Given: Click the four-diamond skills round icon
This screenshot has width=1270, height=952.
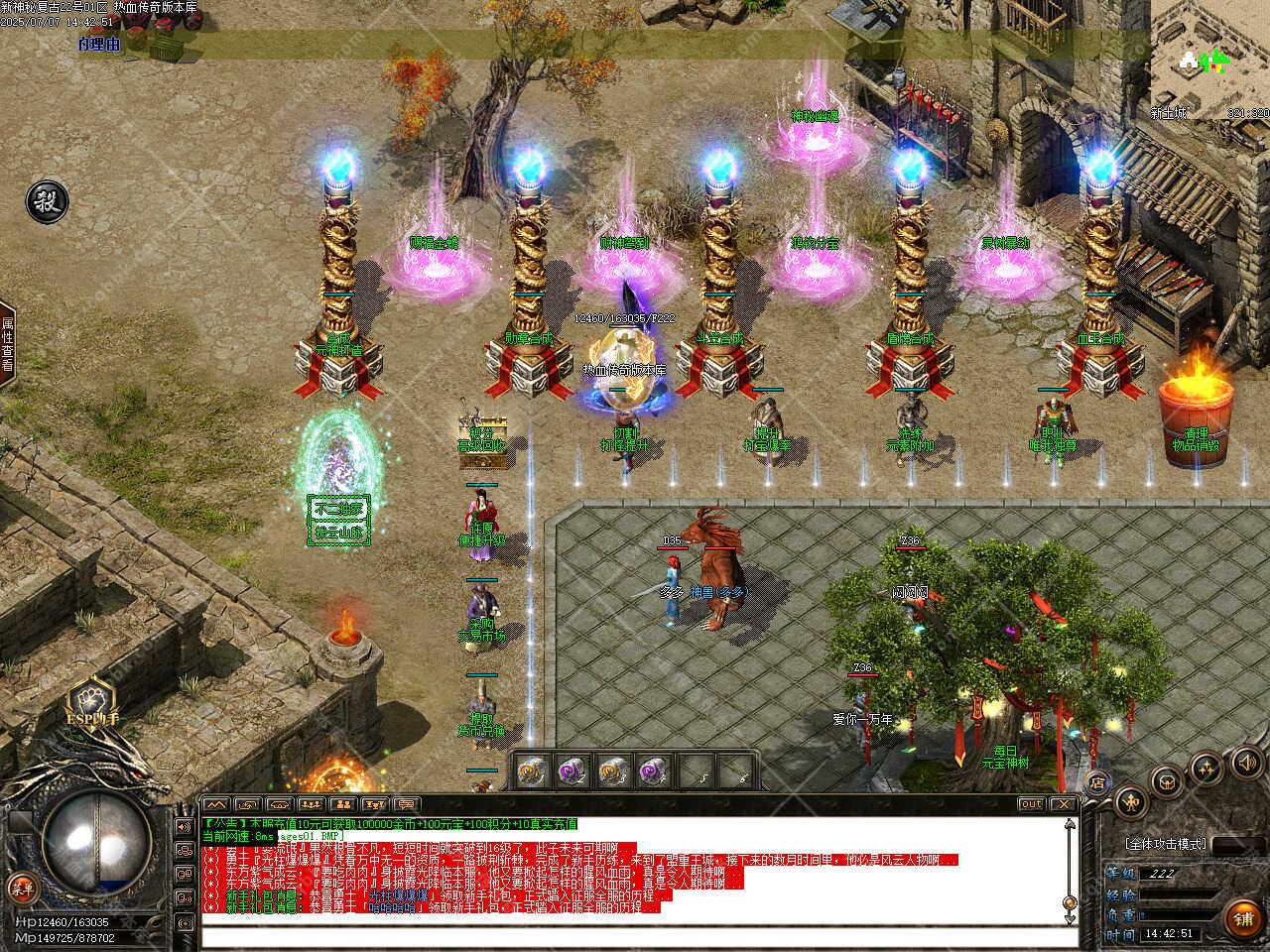Looking at the screenshot, I should pos(1206,767).
